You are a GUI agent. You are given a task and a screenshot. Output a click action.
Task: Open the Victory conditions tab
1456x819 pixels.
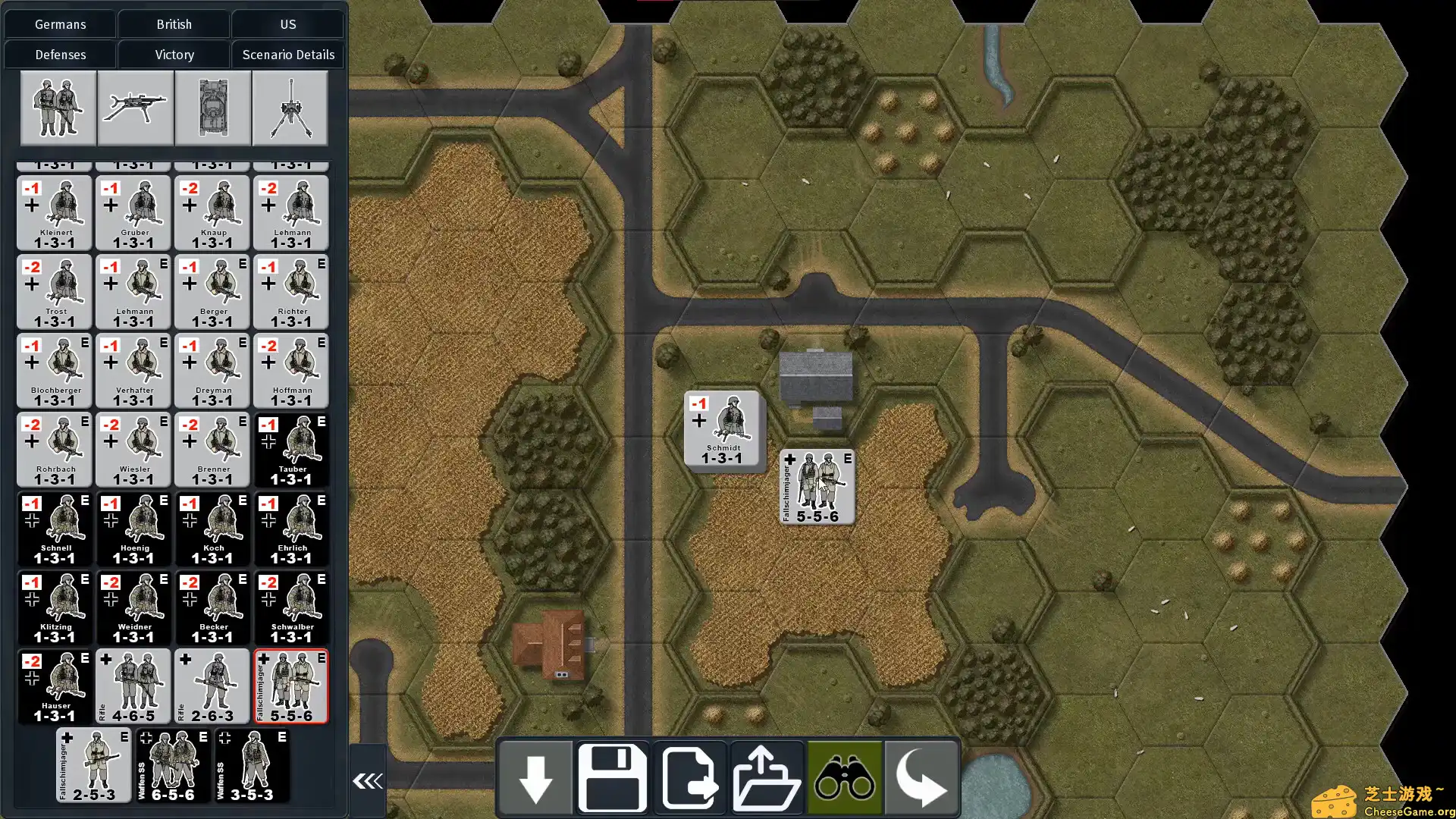pos(174,55)
